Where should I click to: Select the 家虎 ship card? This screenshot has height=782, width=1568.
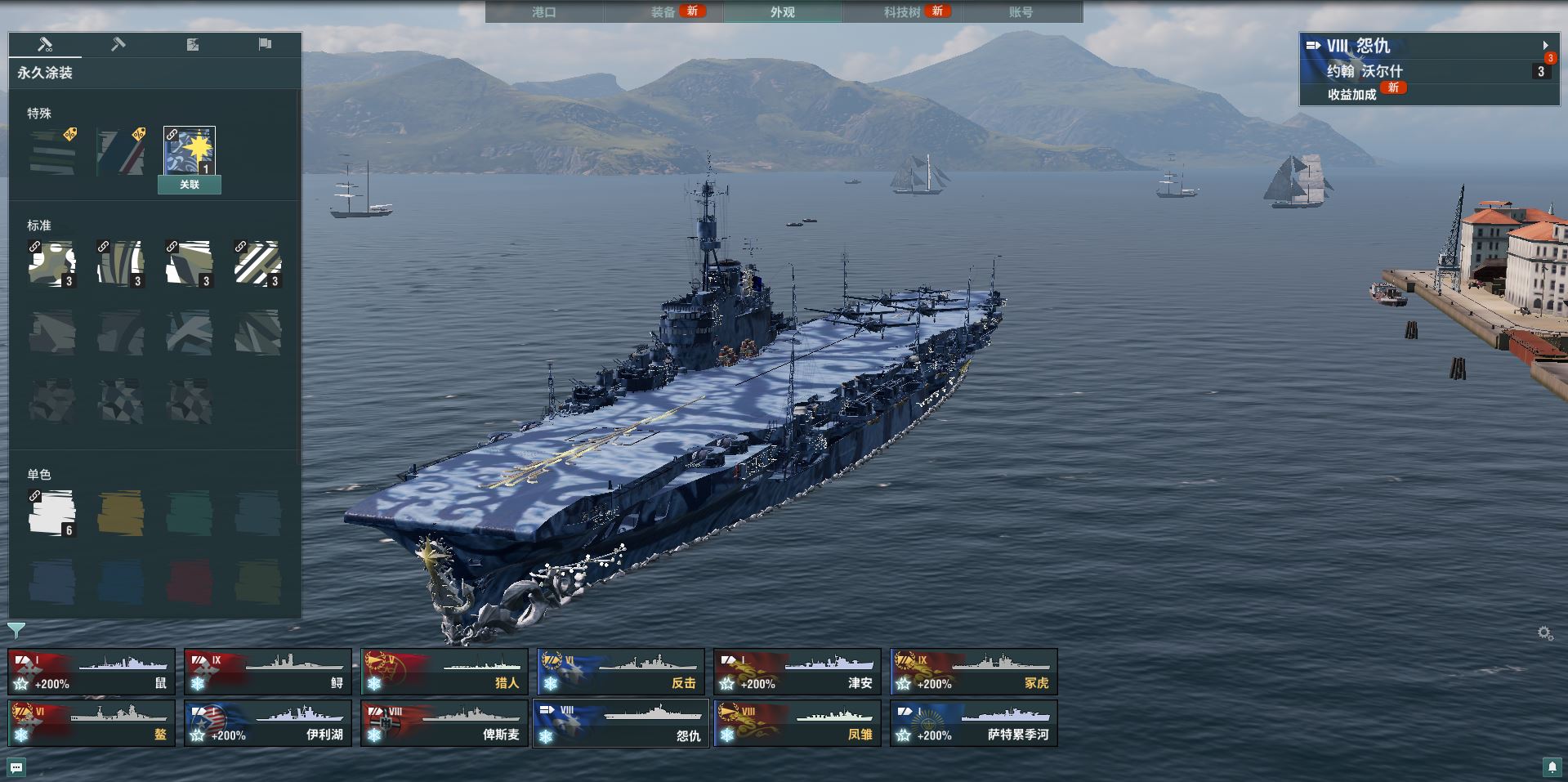974,672
